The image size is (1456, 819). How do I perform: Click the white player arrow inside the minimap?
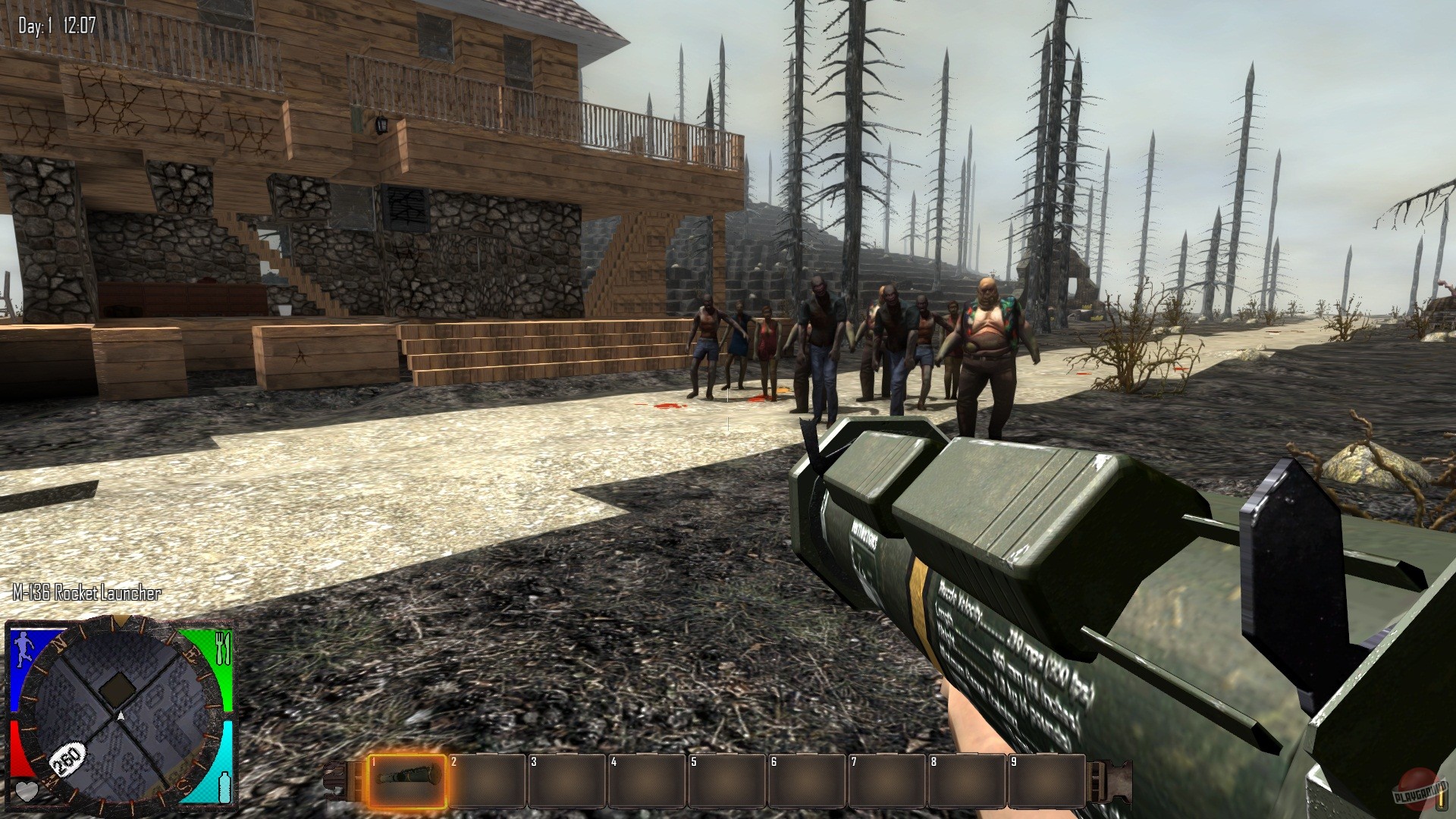pyautogui.click(x=121, y=716)
